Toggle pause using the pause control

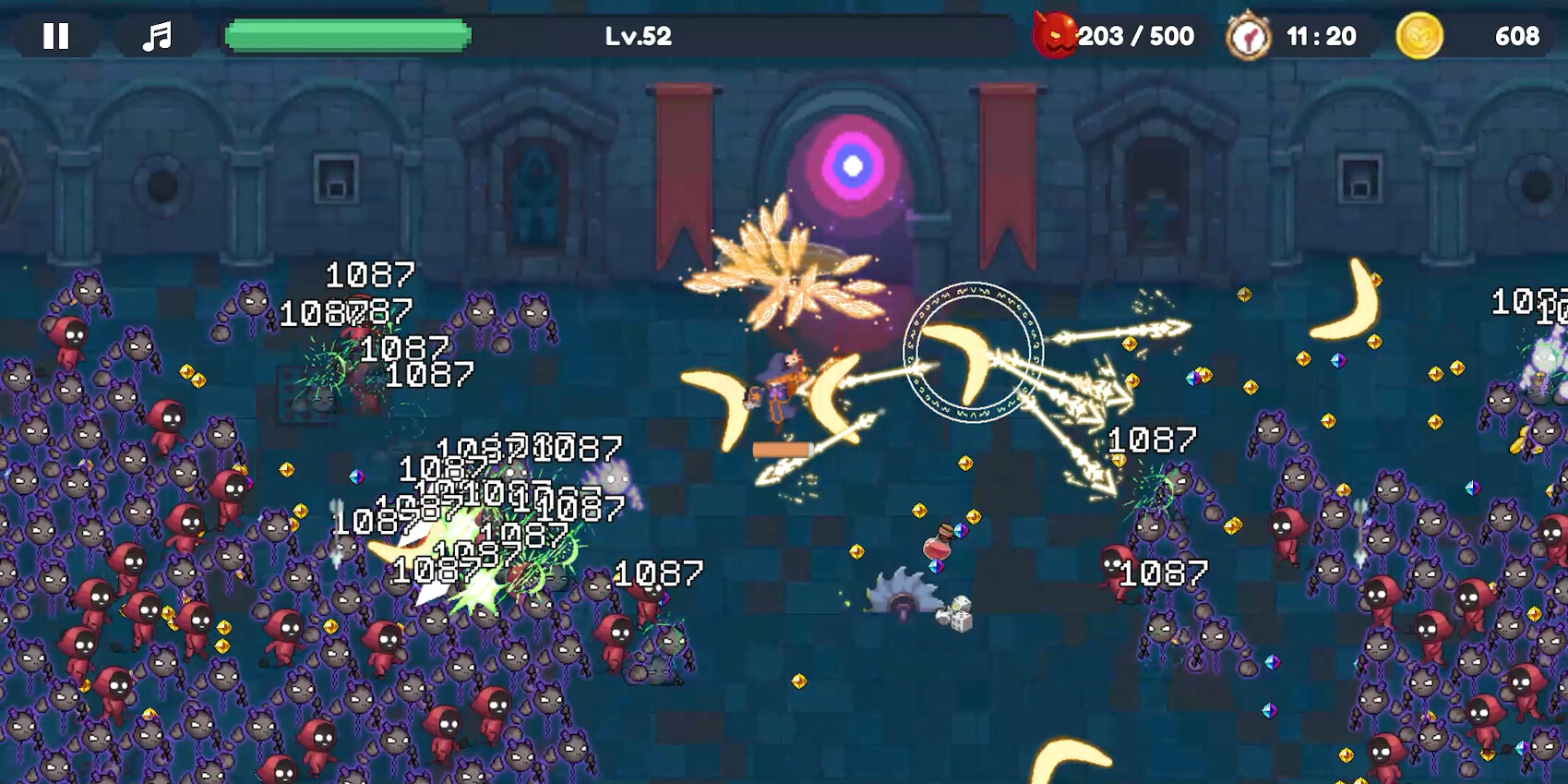(x=57, y=37)
